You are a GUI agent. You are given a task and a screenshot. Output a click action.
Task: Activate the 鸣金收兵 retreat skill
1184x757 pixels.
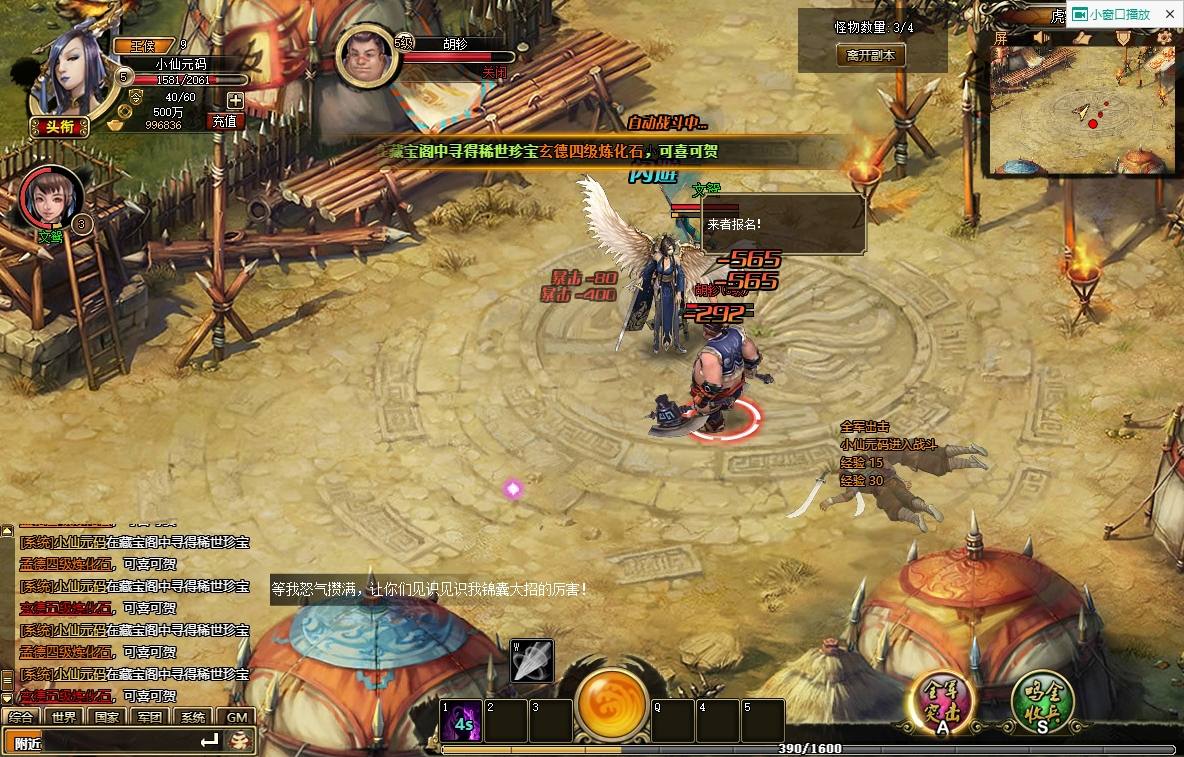tap(1042, 701)
